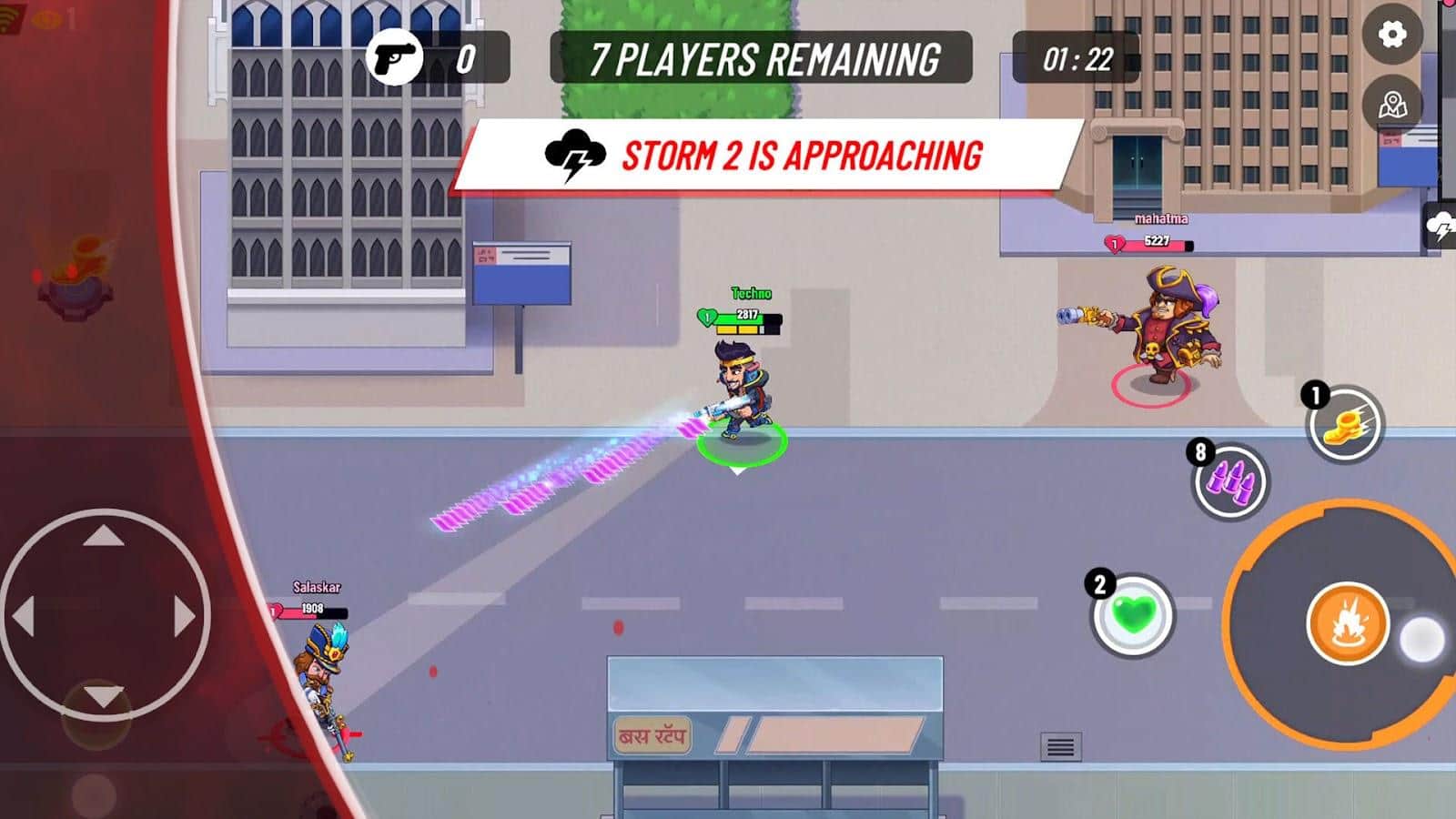1456x819 pixels.
Task: Open the map pin button
Action: [x=1392, y=106]
